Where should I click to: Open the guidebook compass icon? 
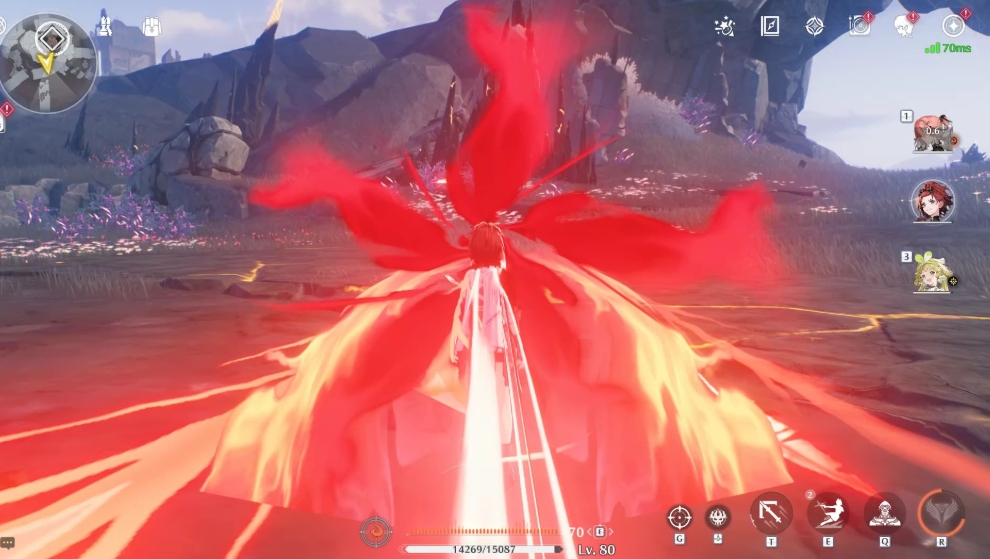[770, 26]
